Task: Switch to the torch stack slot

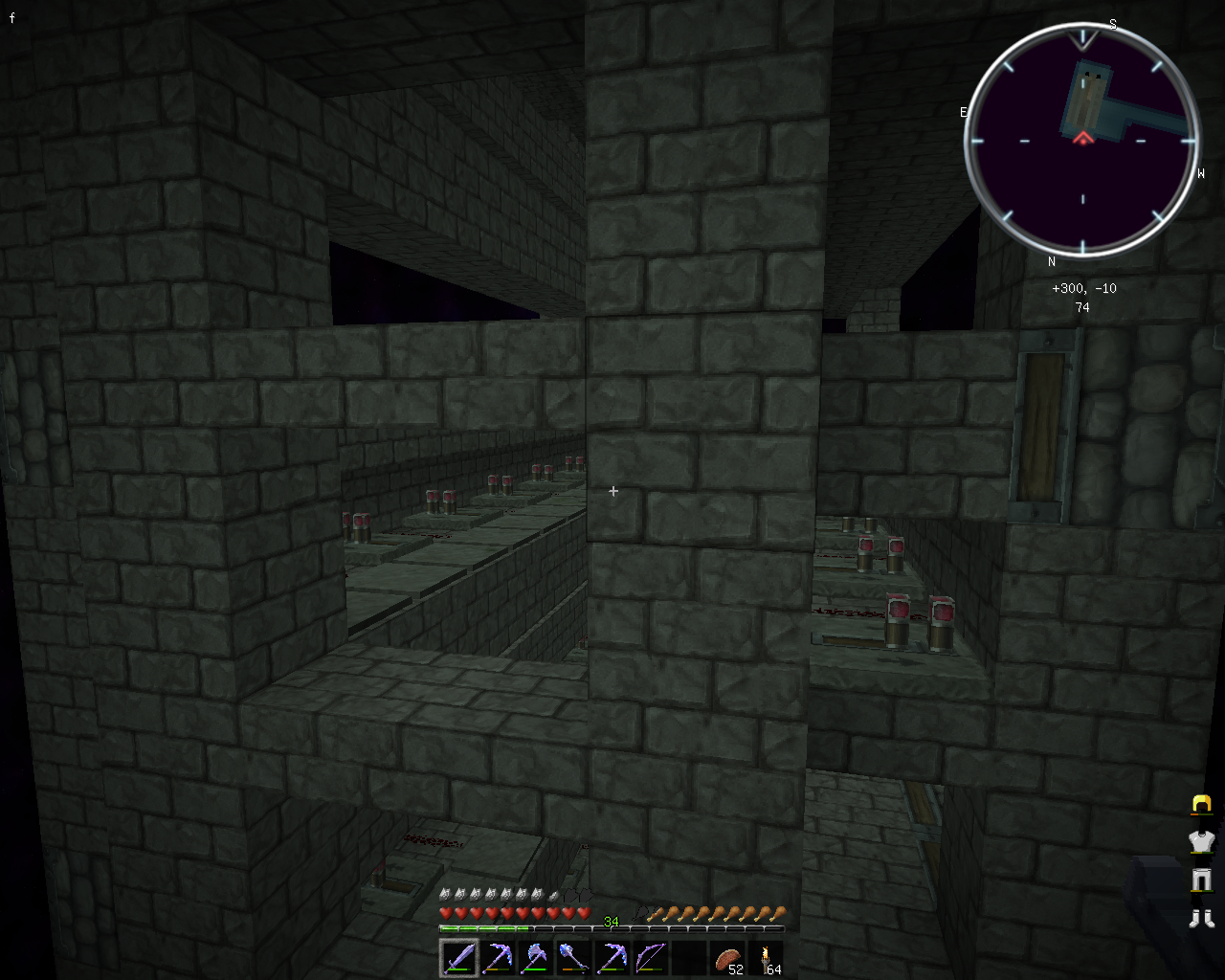Action: pos(766,957)
